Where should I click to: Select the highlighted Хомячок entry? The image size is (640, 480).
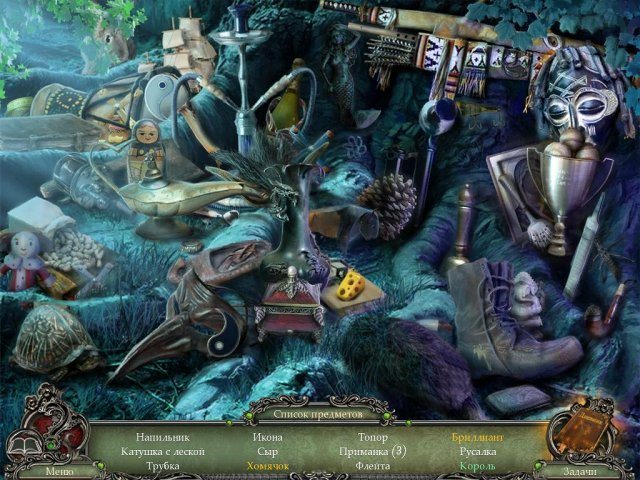268,466
